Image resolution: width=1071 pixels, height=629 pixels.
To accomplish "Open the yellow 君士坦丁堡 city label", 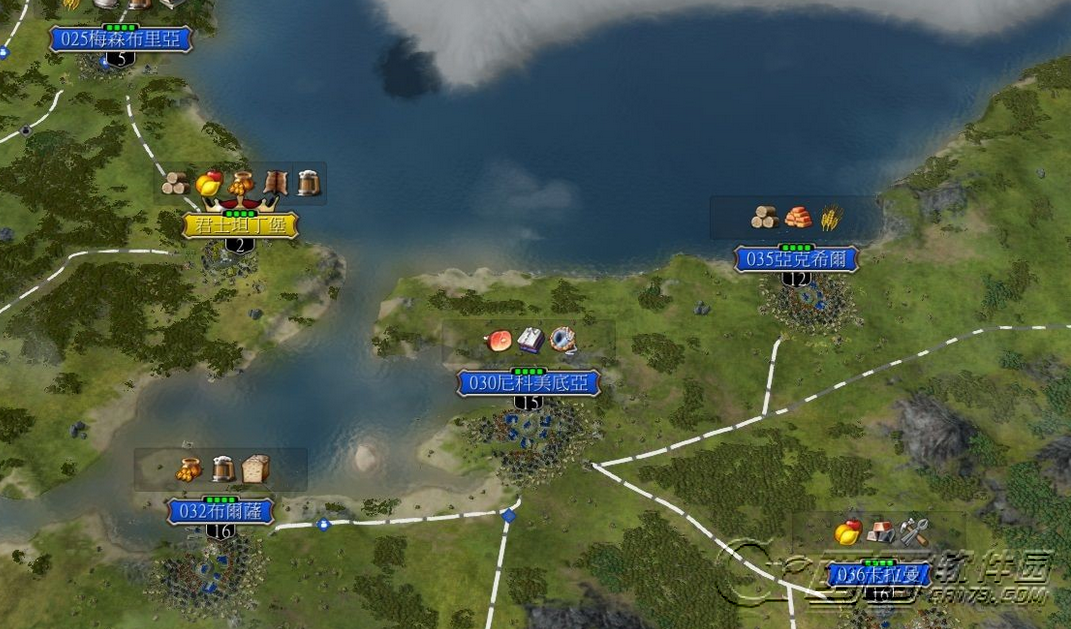I will click(240, 225).
